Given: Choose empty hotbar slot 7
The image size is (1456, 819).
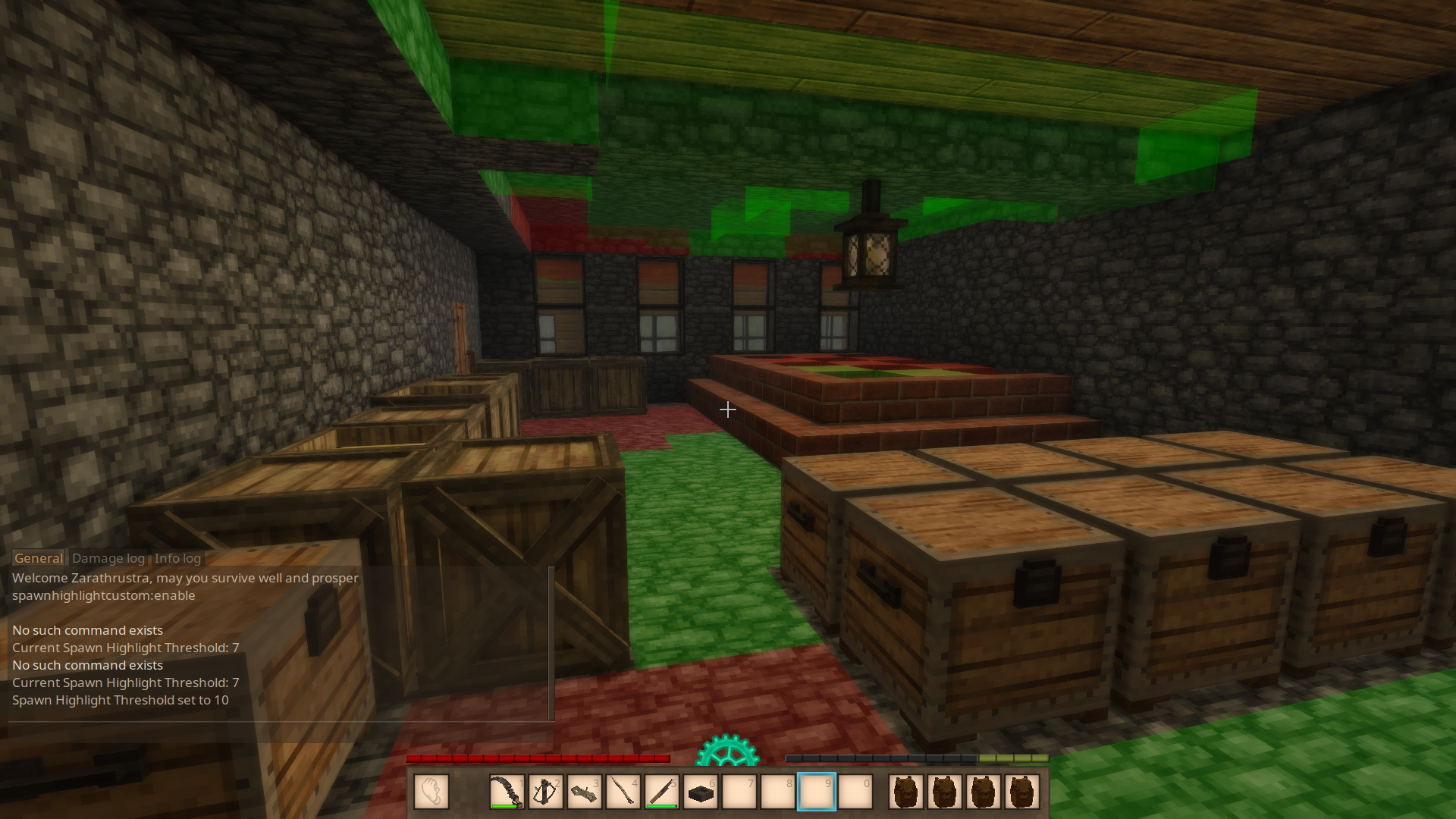Looking at the screenshot, I should pyautogui.click(x=739, y=792).
